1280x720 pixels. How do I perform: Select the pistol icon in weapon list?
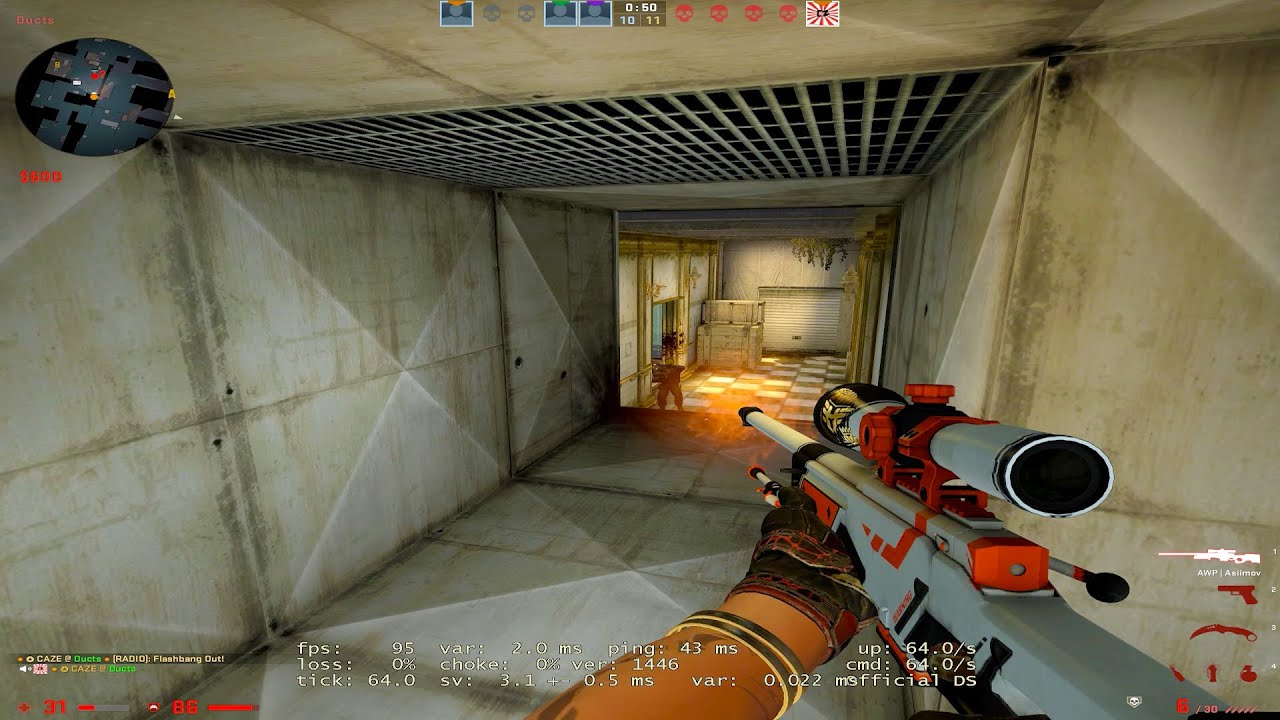tap(1237, 594)
